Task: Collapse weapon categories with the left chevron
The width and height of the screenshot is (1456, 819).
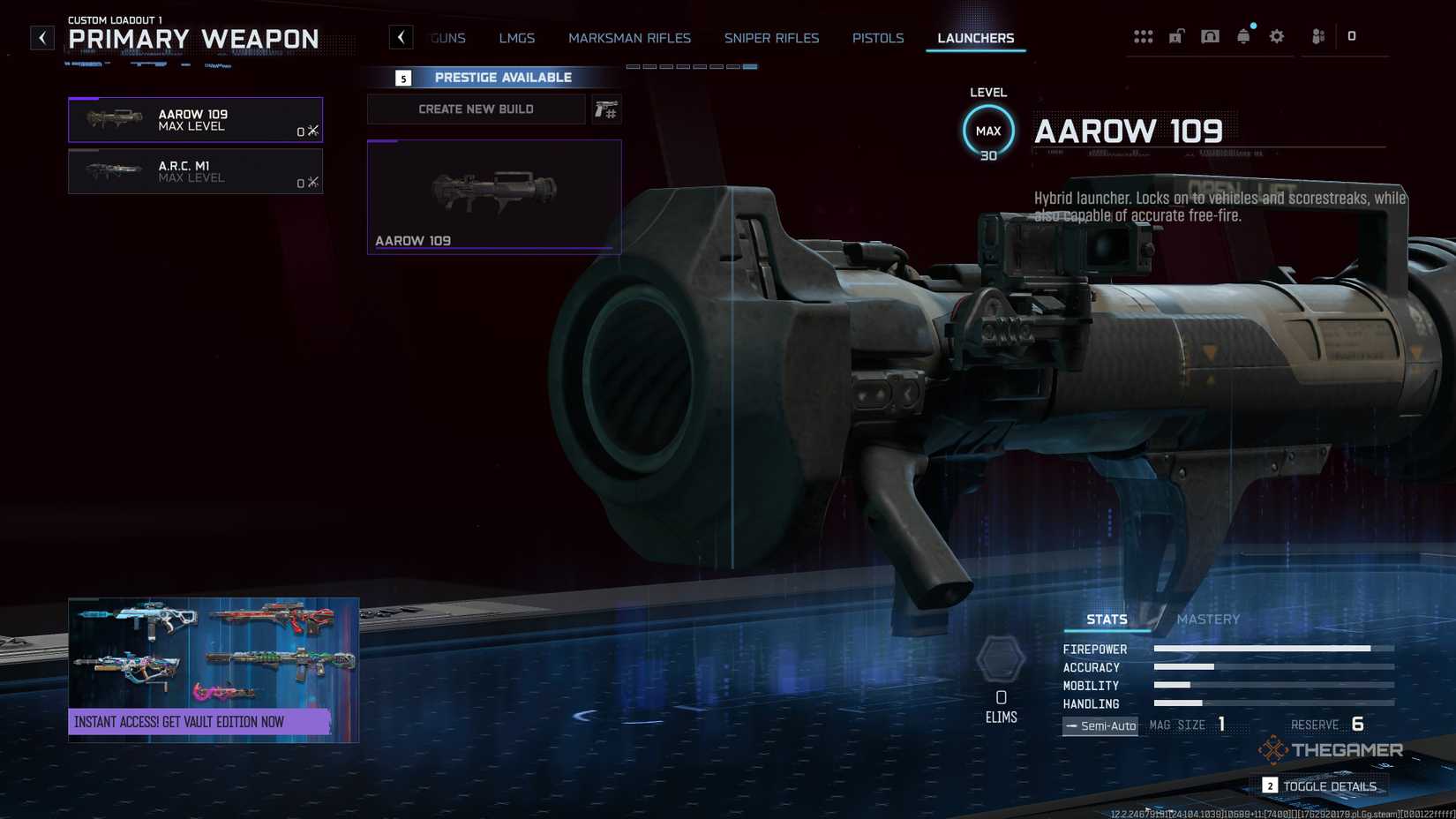Action: pos(402,37)
